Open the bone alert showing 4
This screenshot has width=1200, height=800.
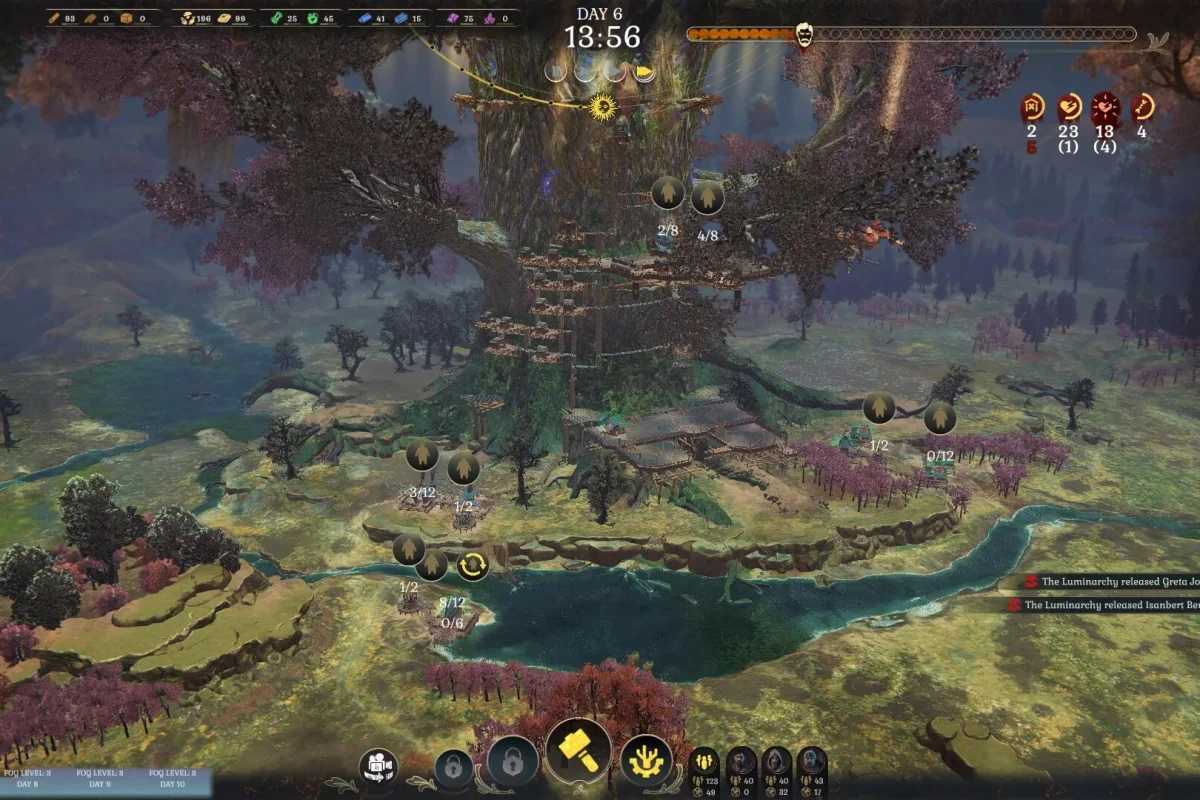(x=1142, y=107)
